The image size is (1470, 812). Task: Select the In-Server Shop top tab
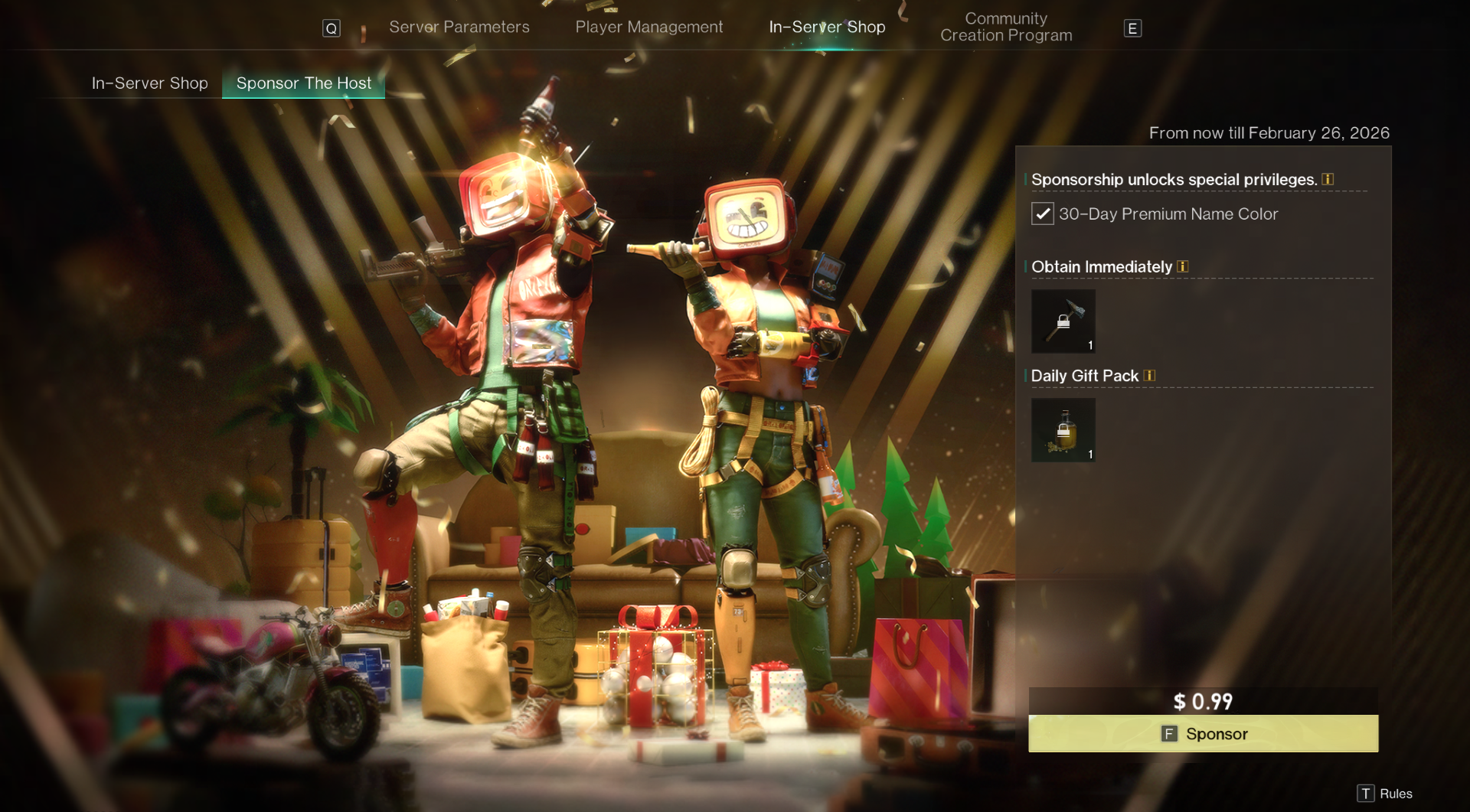[x=827, y=28]
